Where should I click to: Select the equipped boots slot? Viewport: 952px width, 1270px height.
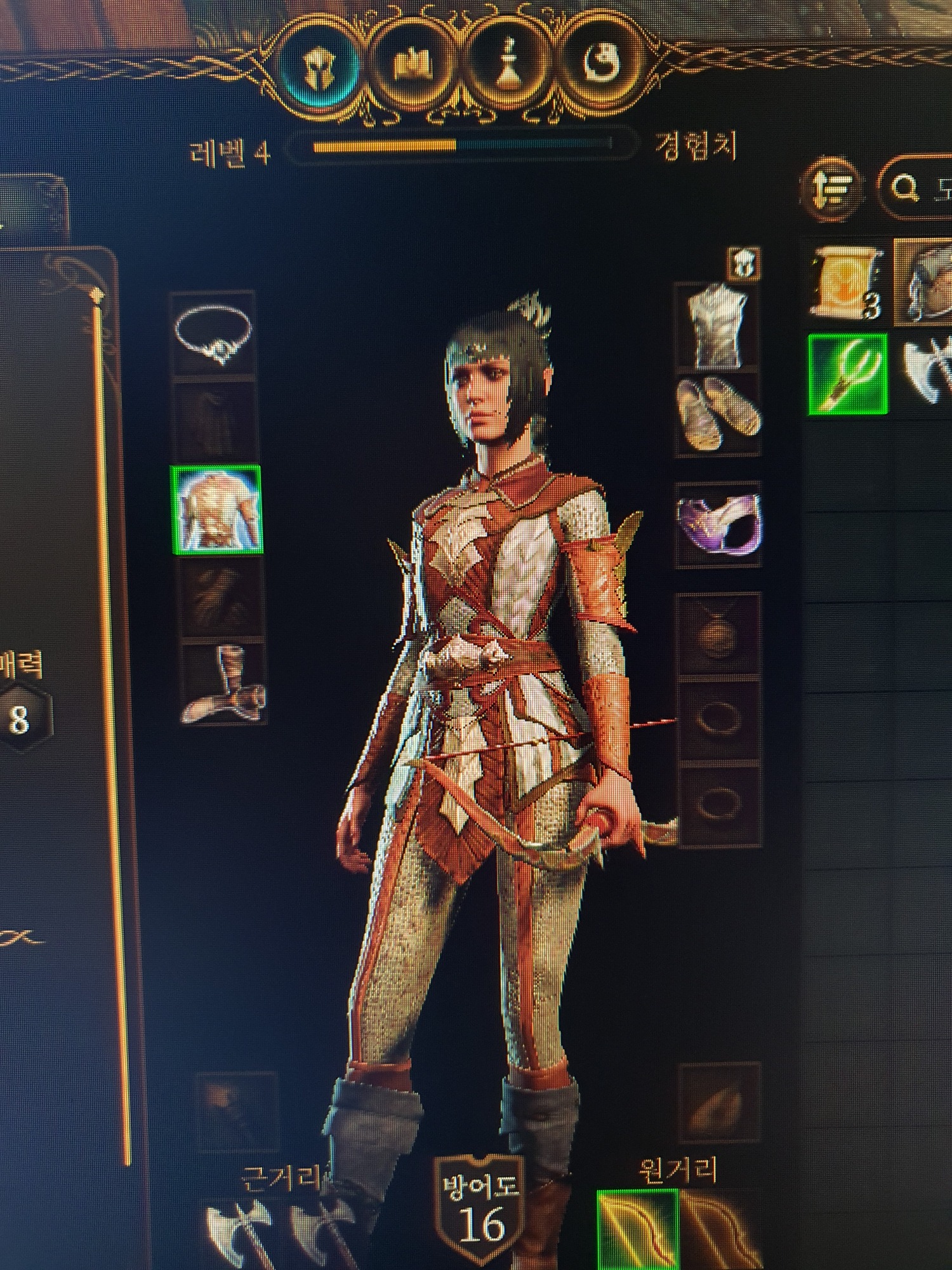(222, 685)
